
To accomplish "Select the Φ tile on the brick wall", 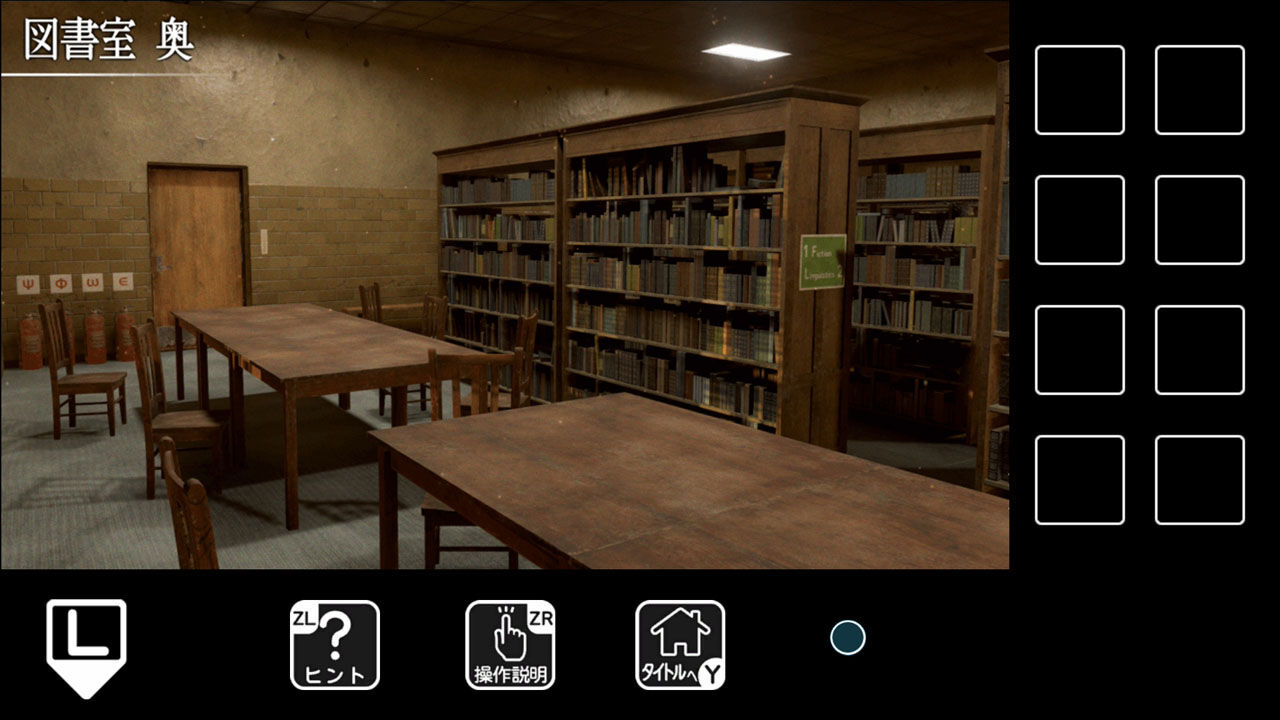I will pos(60,286).
